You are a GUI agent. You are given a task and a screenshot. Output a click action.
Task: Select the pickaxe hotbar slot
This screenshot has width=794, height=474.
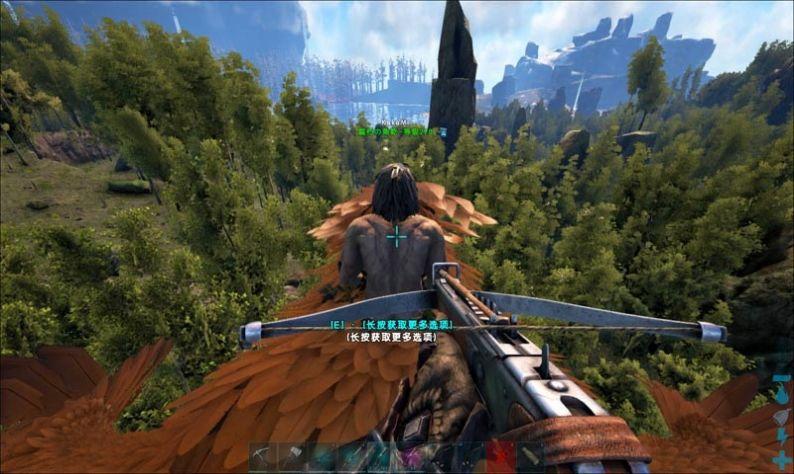point(264,458)
